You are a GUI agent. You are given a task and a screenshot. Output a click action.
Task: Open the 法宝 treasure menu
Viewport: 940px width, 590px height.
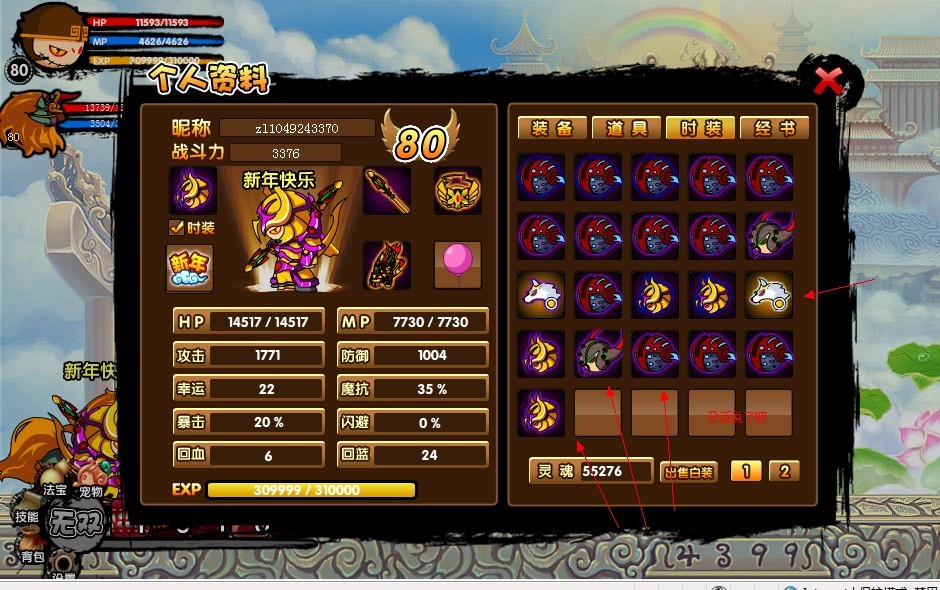[55, 490]
